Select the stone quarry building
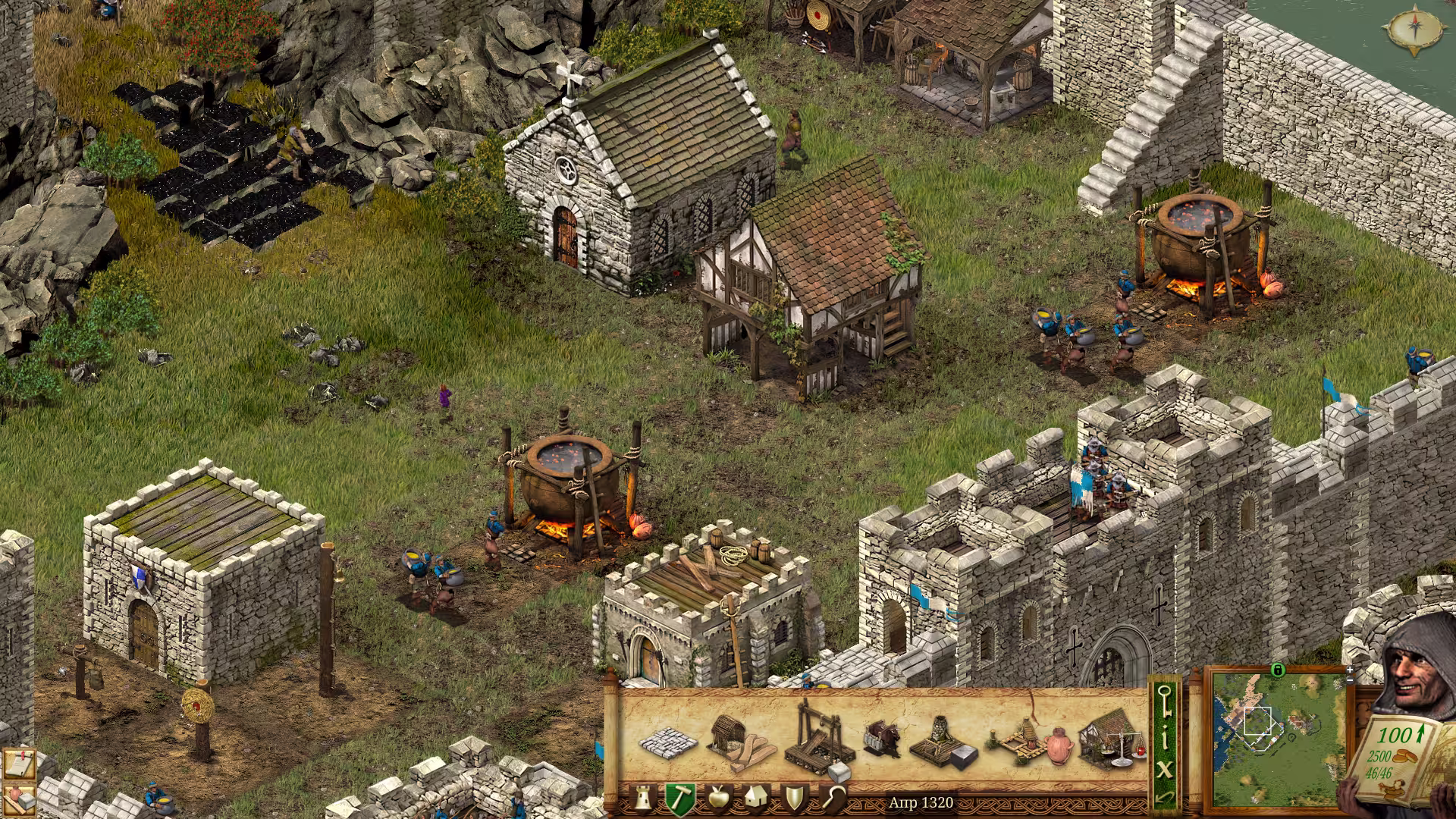 click(x=821, y=740)
